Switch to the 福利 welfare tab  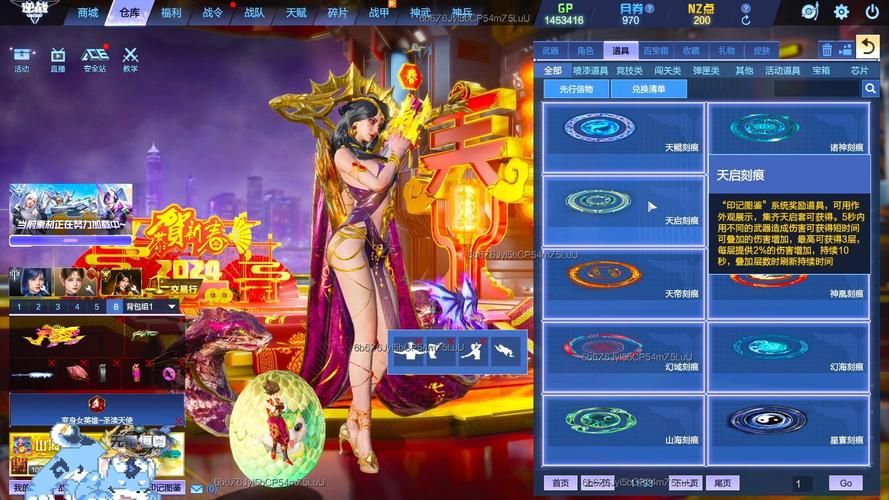[171, 13]
